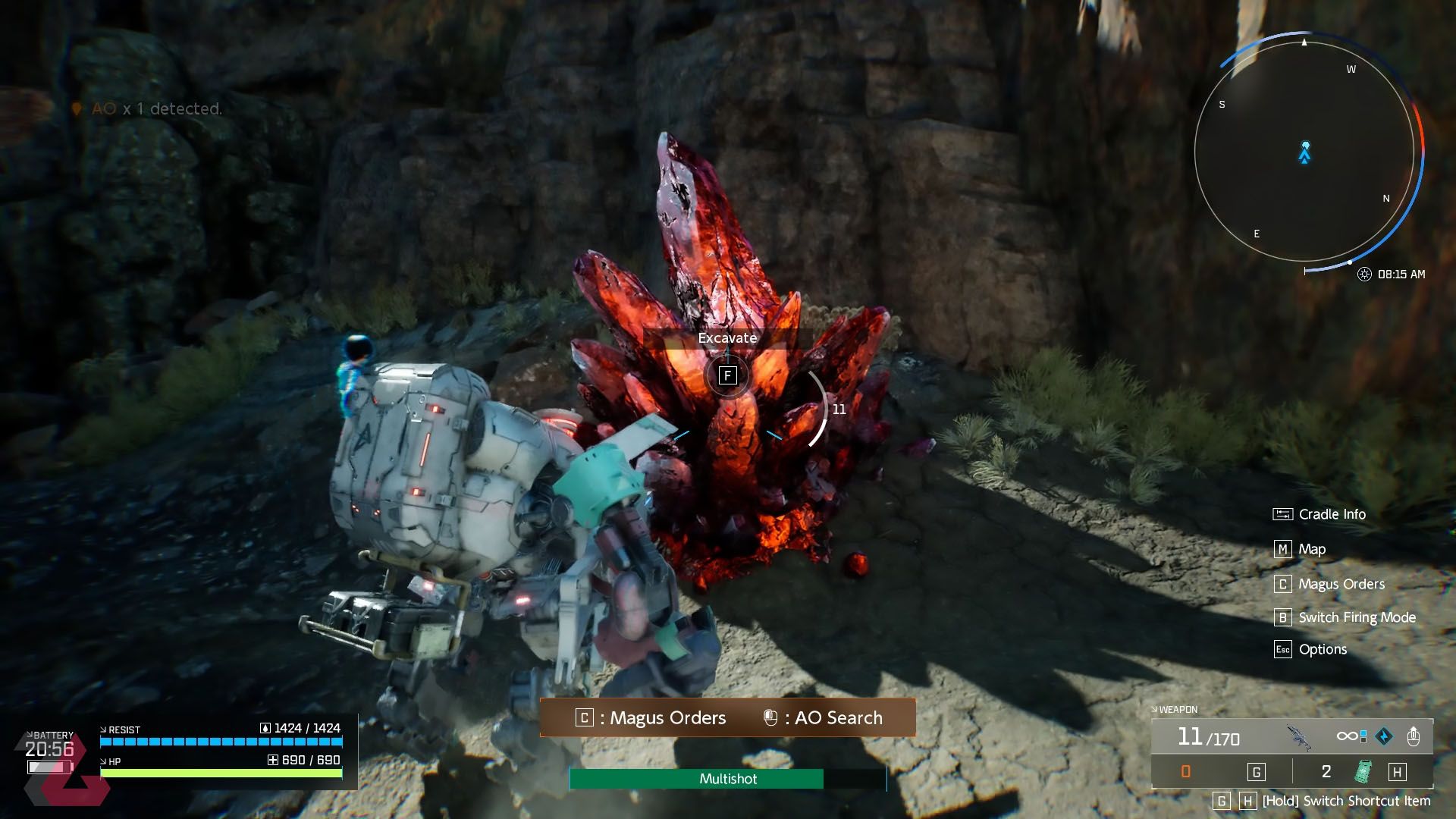Click the Multishot skill gauge
Screen dimensions: 1456x819
[x=728, y=779]
